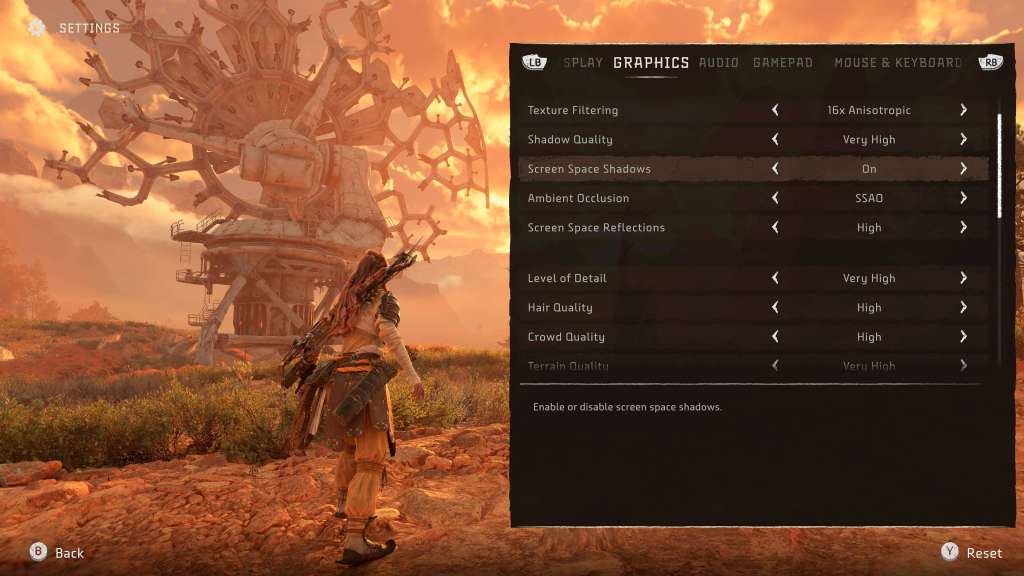Lower Crowd Quality with left arrow

pos(775,337)
